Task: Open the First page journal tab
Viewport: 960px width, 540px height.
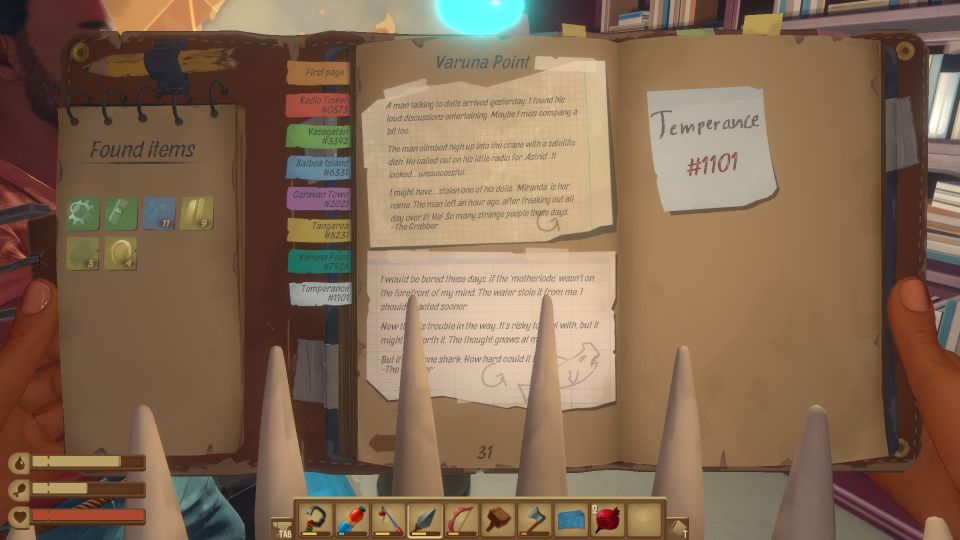Action: coord(317,73)
